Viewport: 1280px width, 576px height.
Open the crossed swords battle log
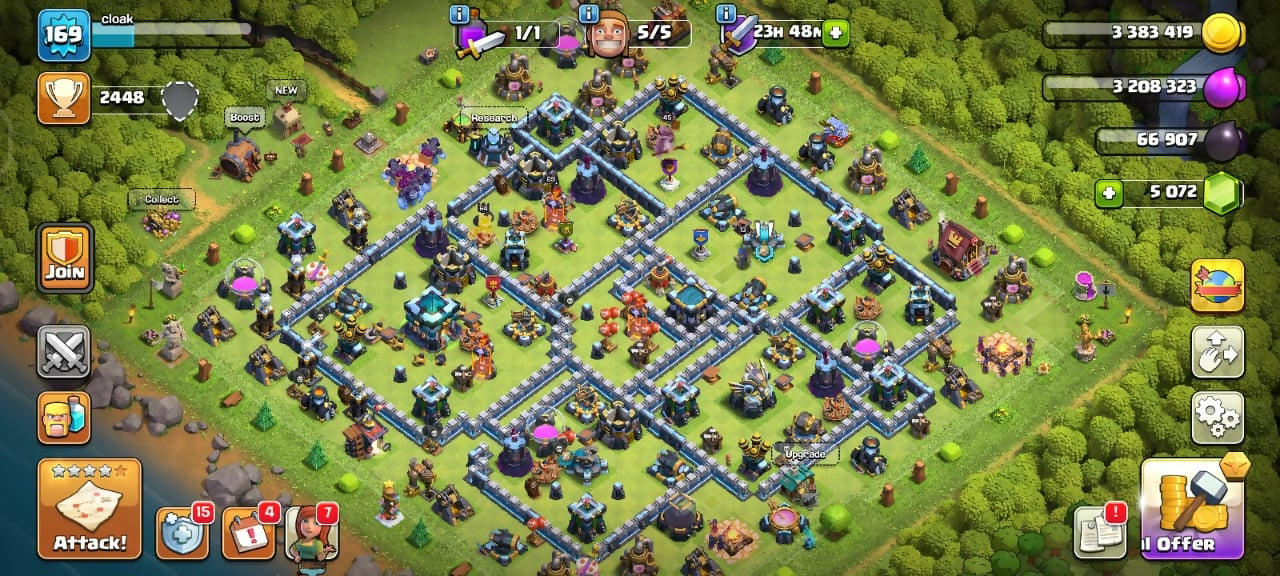coord(64,351)
